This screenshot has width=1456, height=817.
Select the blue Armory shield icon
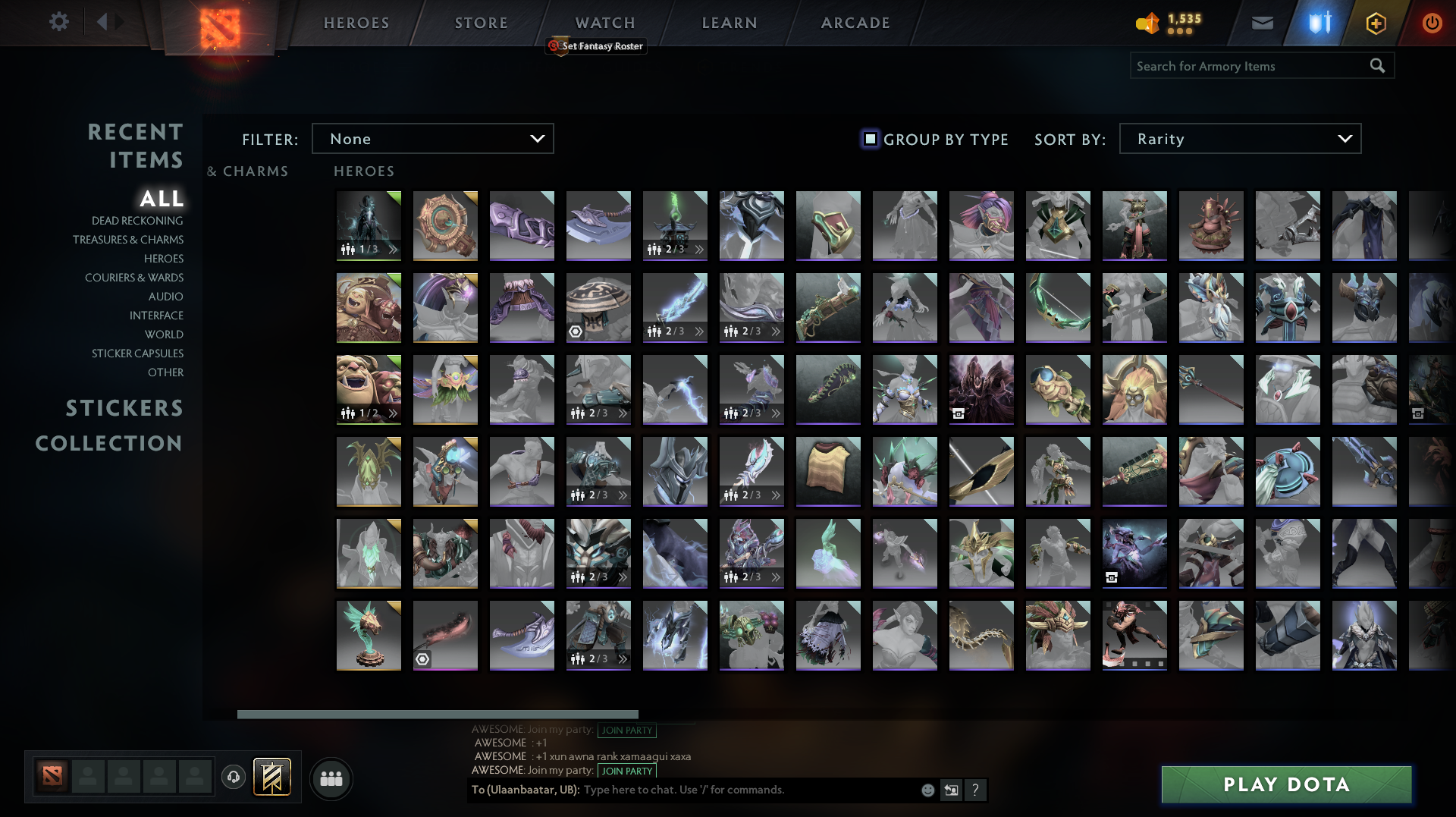click(1318, 22)
